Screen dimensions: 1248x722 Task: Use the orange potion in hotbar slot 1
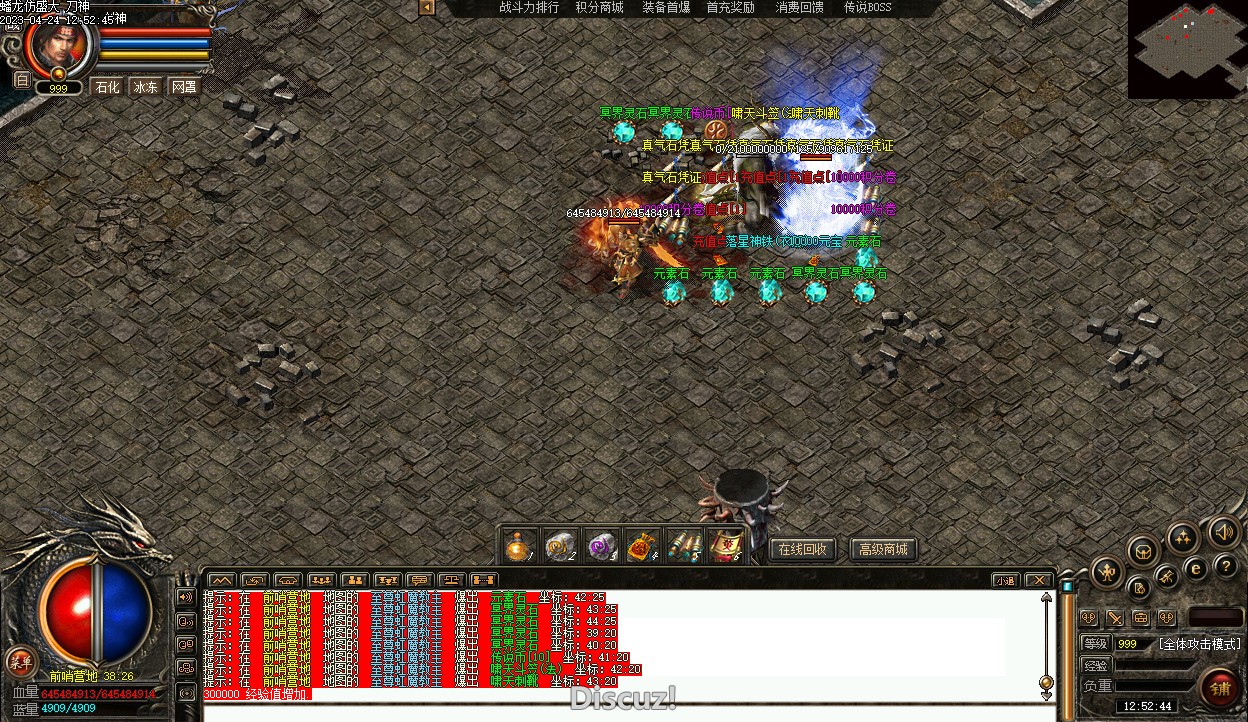(x=518, y=546)
